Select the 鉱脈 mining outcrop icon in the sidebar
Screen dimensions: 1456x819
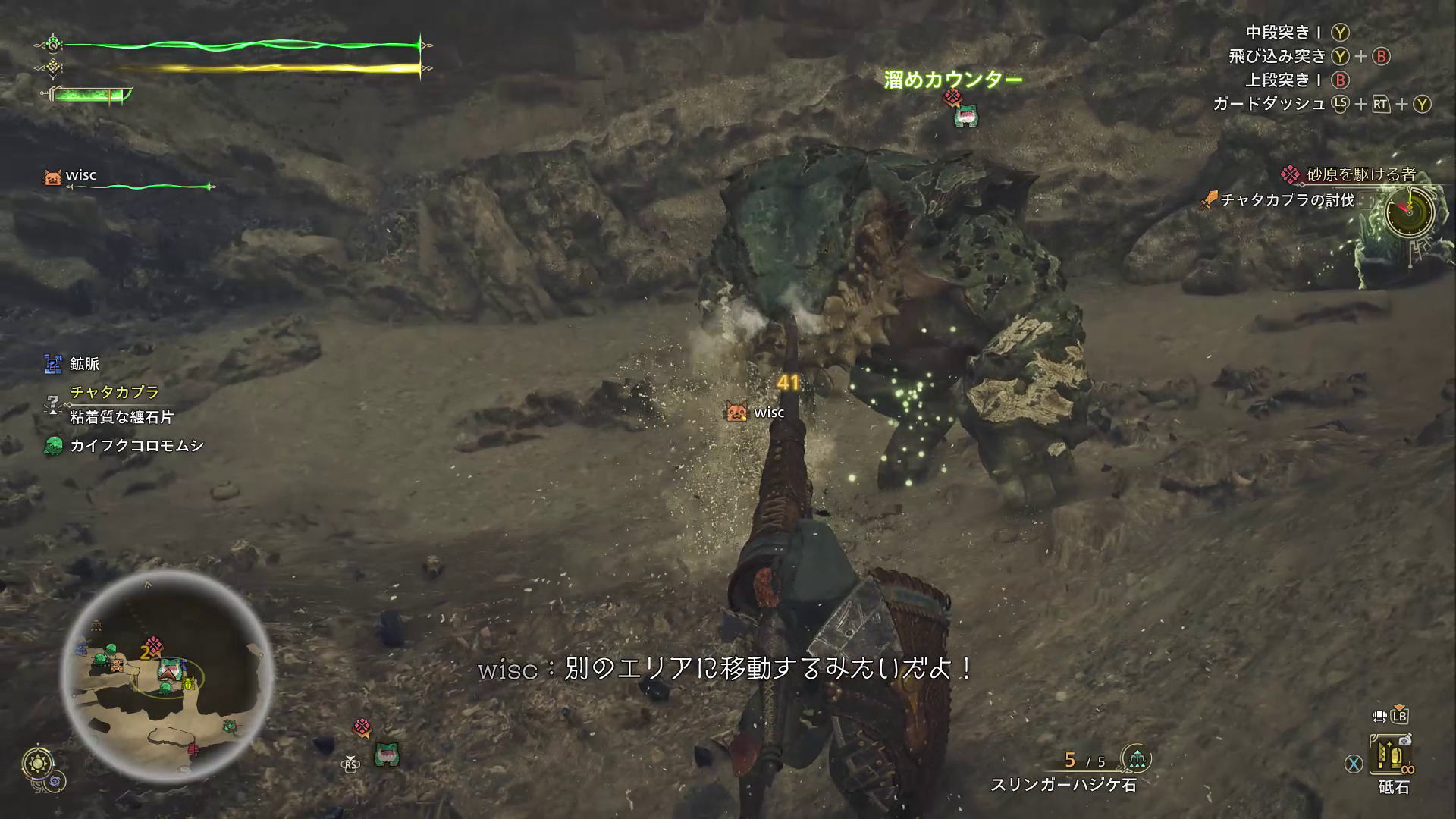53,365
